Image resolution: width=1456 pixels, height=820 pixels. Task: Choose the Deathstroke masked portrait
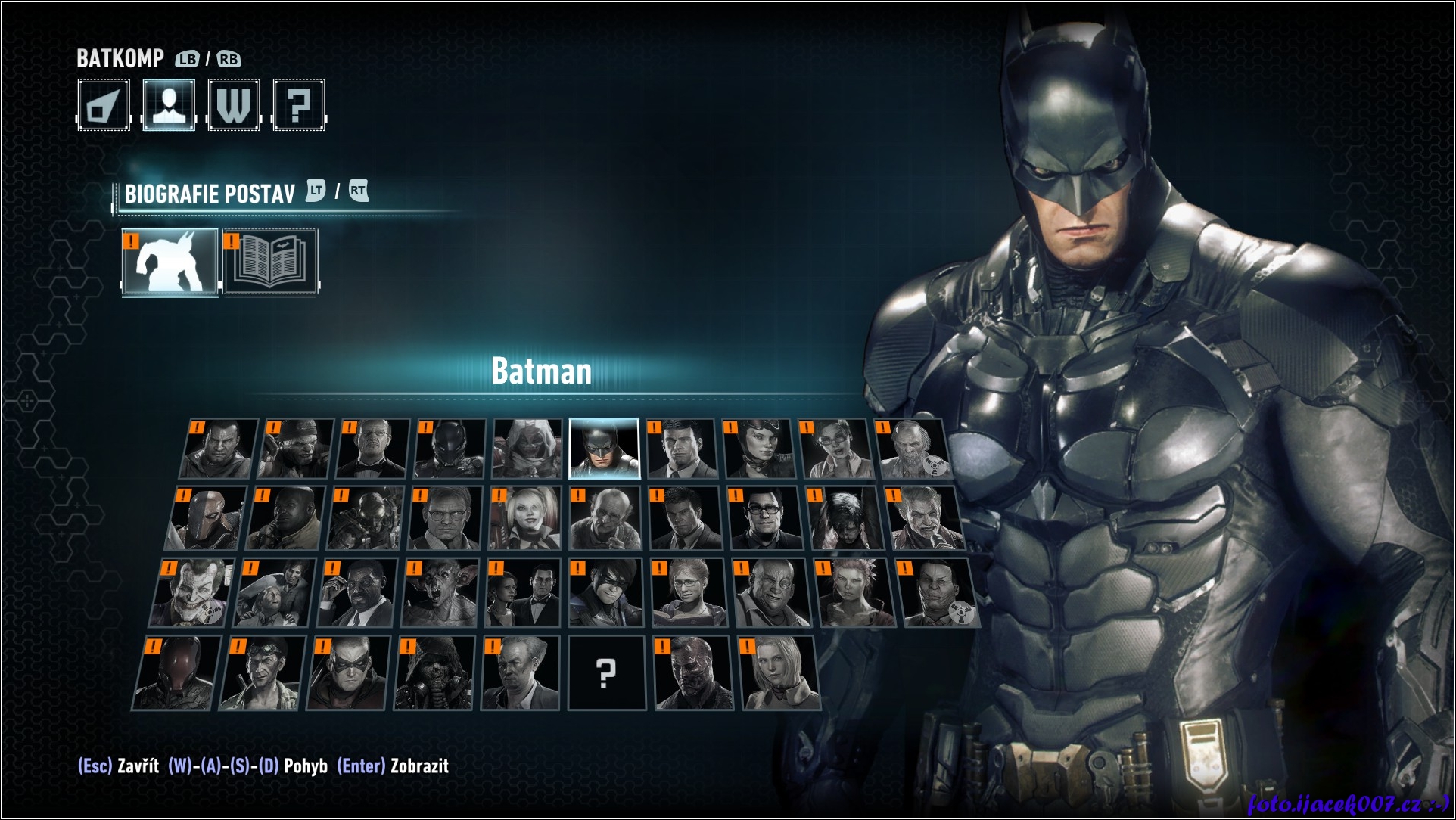tap(207, 518)
